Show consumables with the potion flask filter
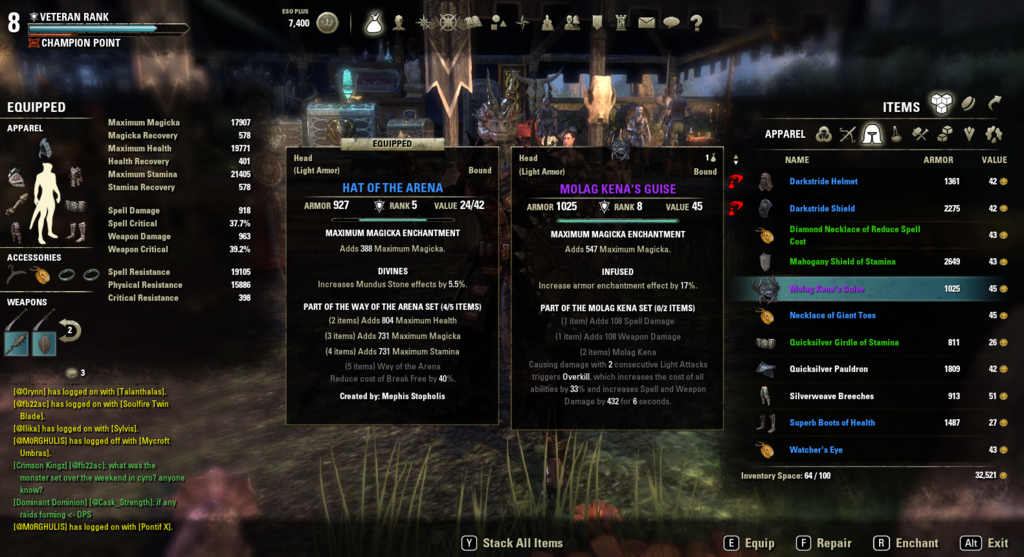The height and width of the screenshot is (557, 1024). coord(895,134)
